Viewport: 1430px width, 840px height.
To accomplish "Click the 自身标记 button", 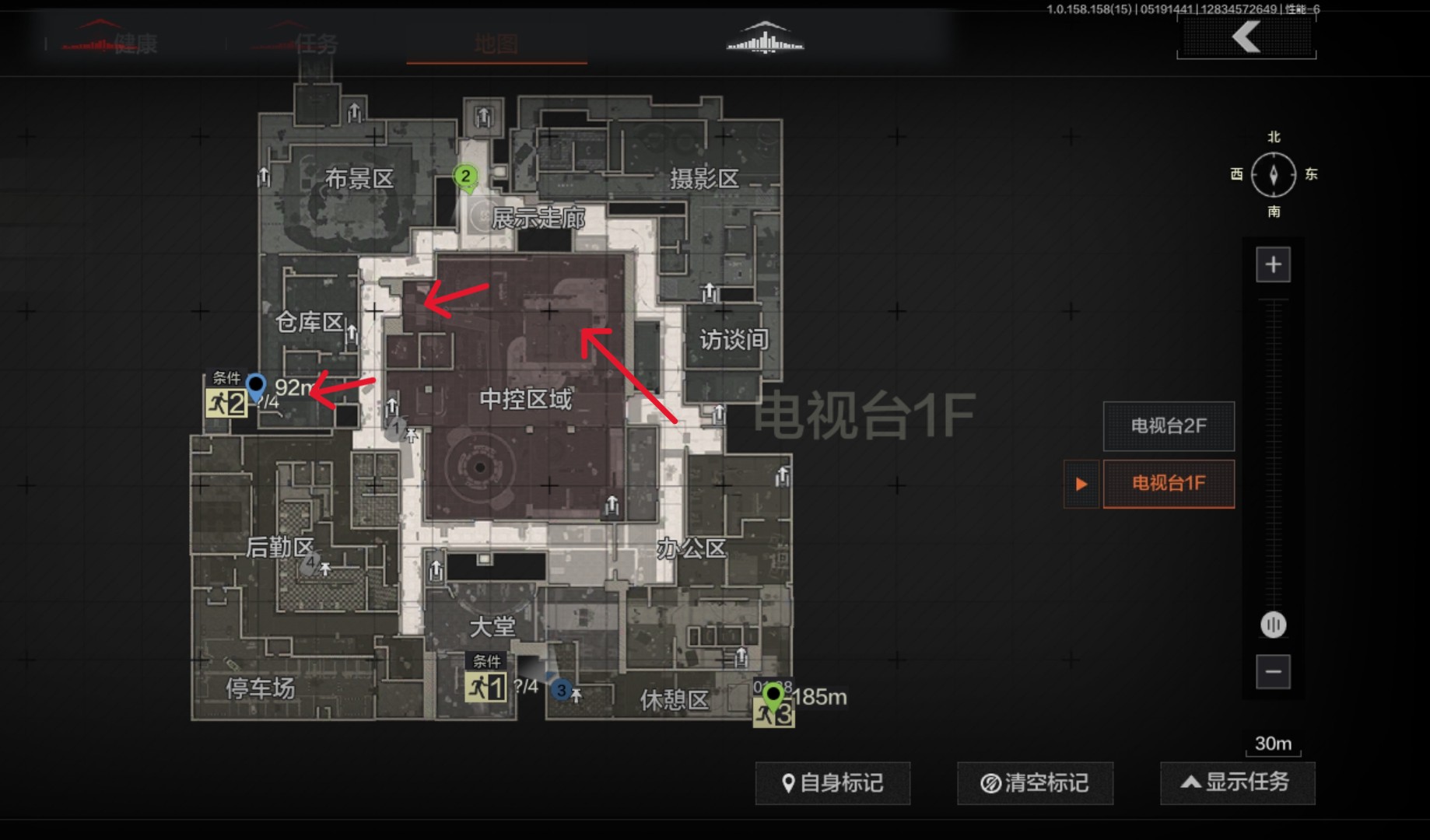I will pos(832,782).
